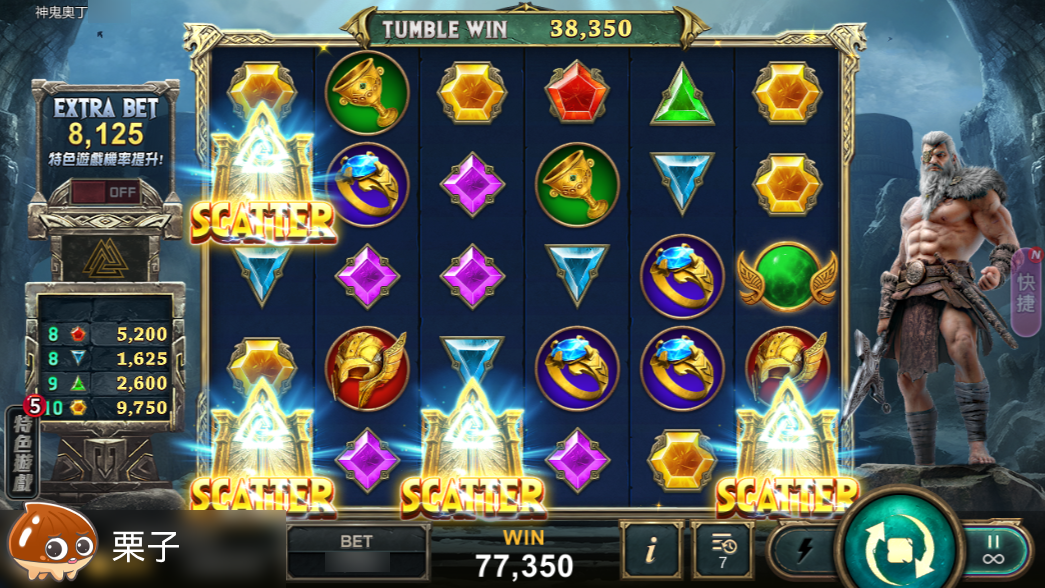This screenshot has width=1045, height=588.
Task: Open the infinity auto-spin options
Action: [993, 549]
